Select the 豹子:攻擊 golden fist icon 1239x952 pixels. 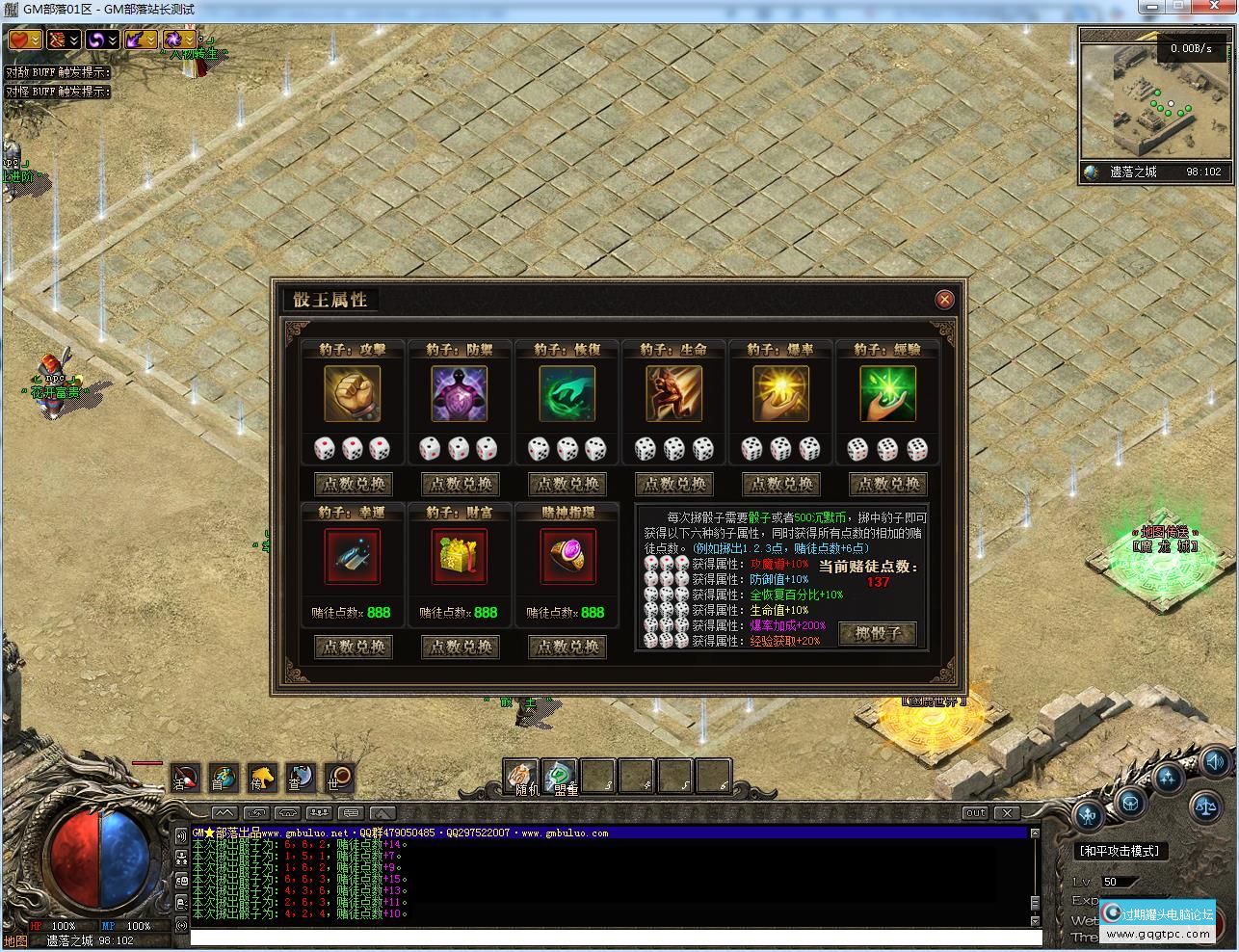click(x=353, y=393)
